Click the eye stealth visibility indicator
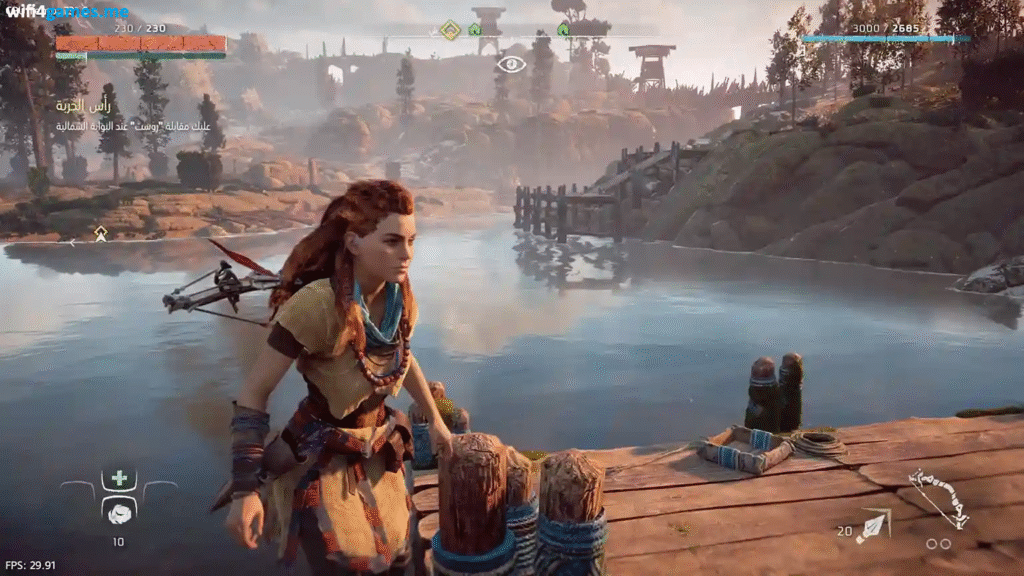This screenshot has width=1024, height=576. pos(511,65)
